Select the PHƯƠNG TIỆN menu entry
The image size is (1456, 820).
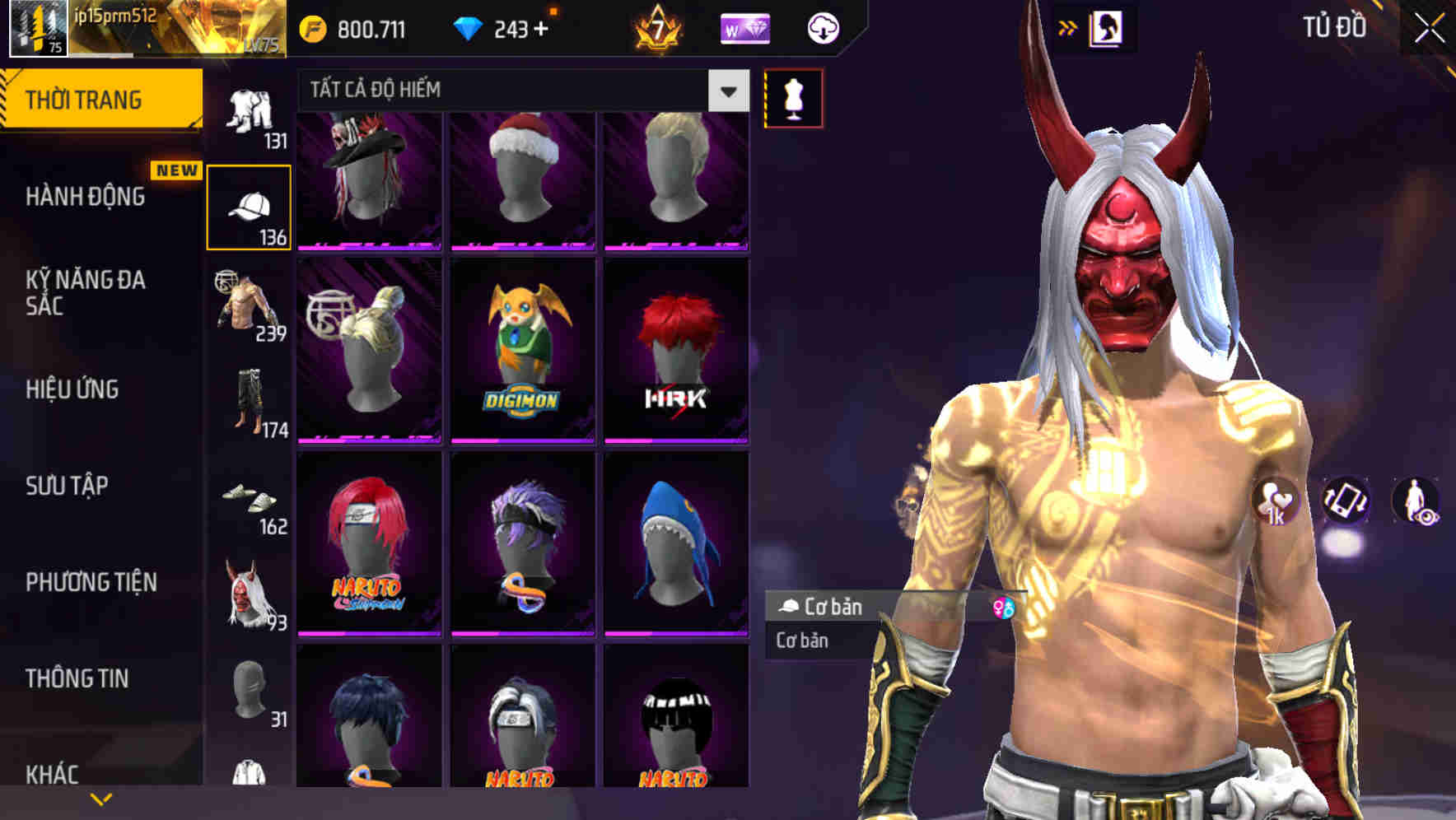91,582
